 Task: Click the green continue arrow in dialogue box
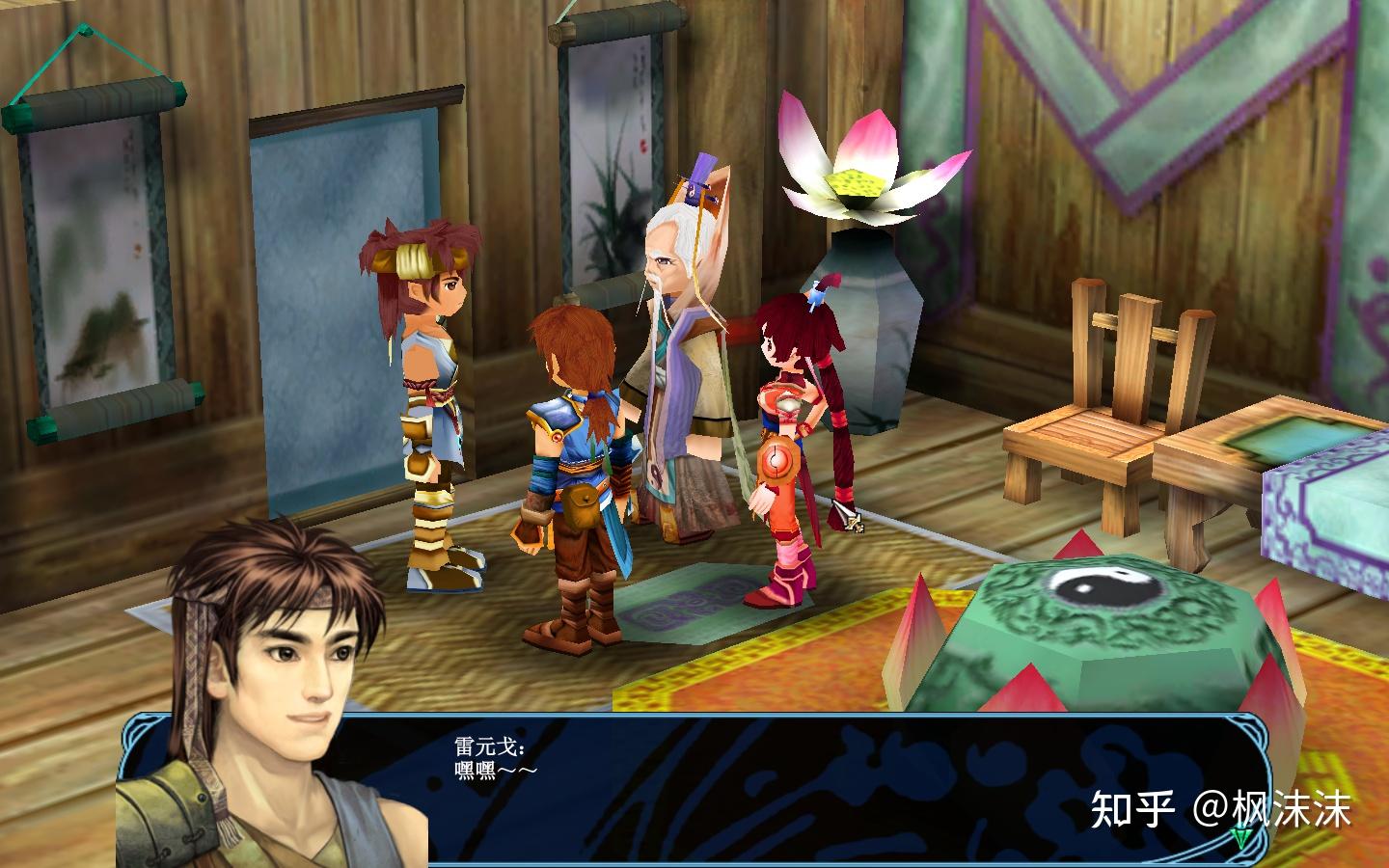(1240, 839)
